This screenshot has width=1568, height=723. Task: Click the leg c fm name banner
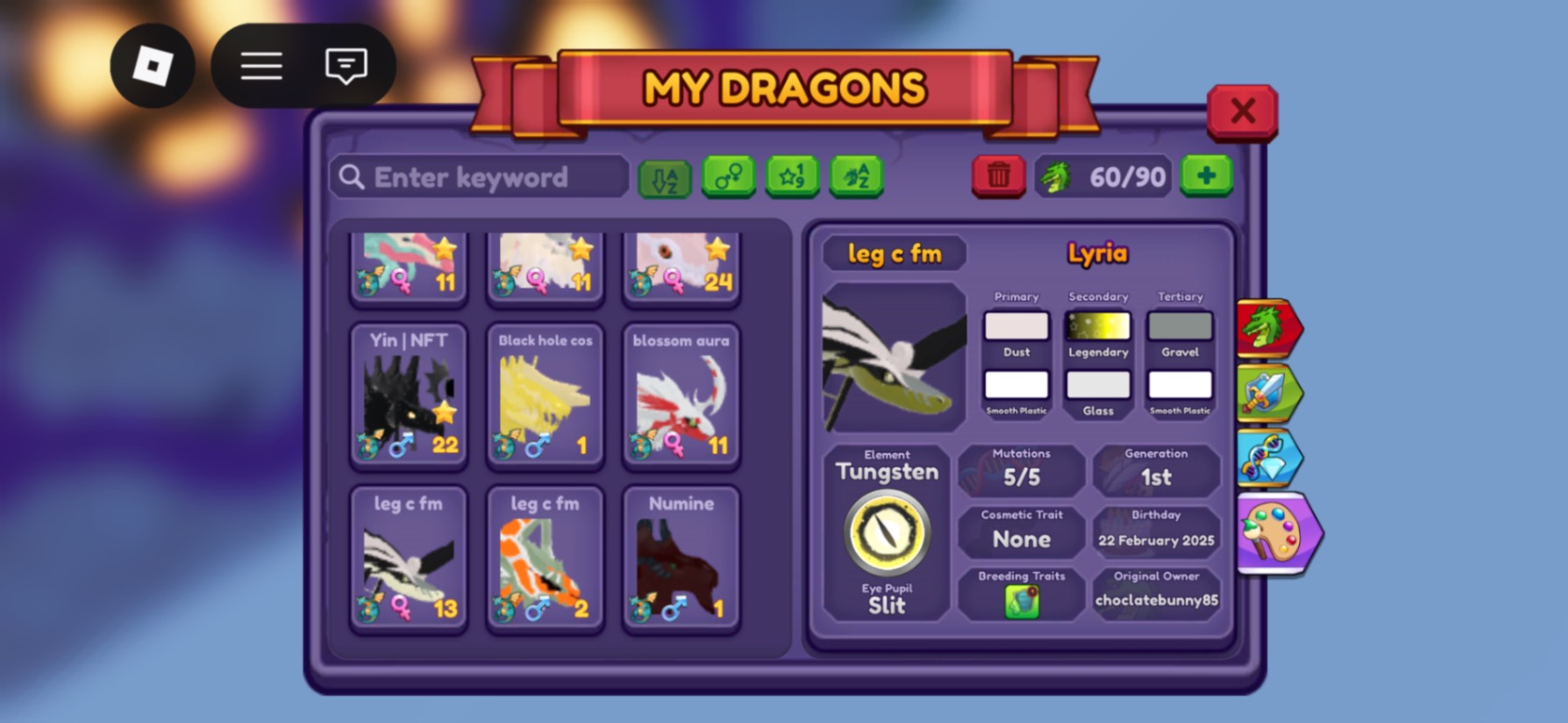click(896, 254)
